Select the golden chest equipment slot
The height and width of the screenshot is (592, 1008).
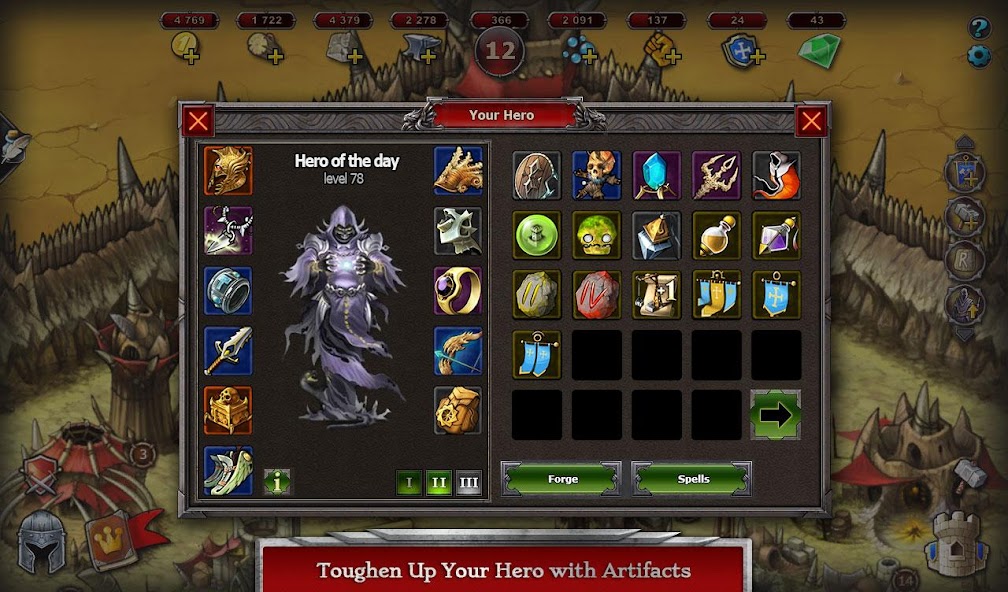[228, 411]
